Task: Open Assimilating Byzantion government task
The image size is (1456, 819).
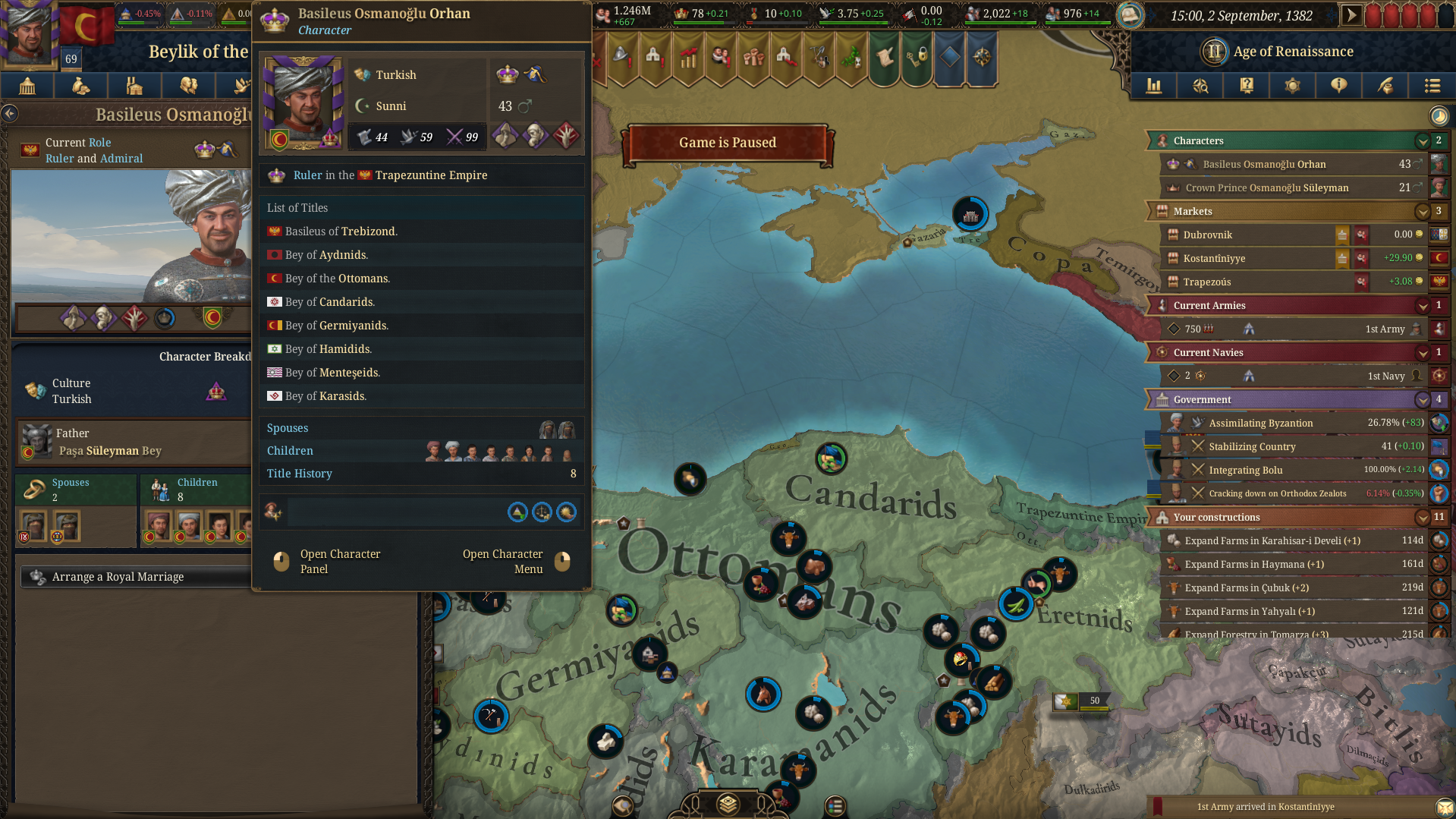Action: (x=1260, y=423)
